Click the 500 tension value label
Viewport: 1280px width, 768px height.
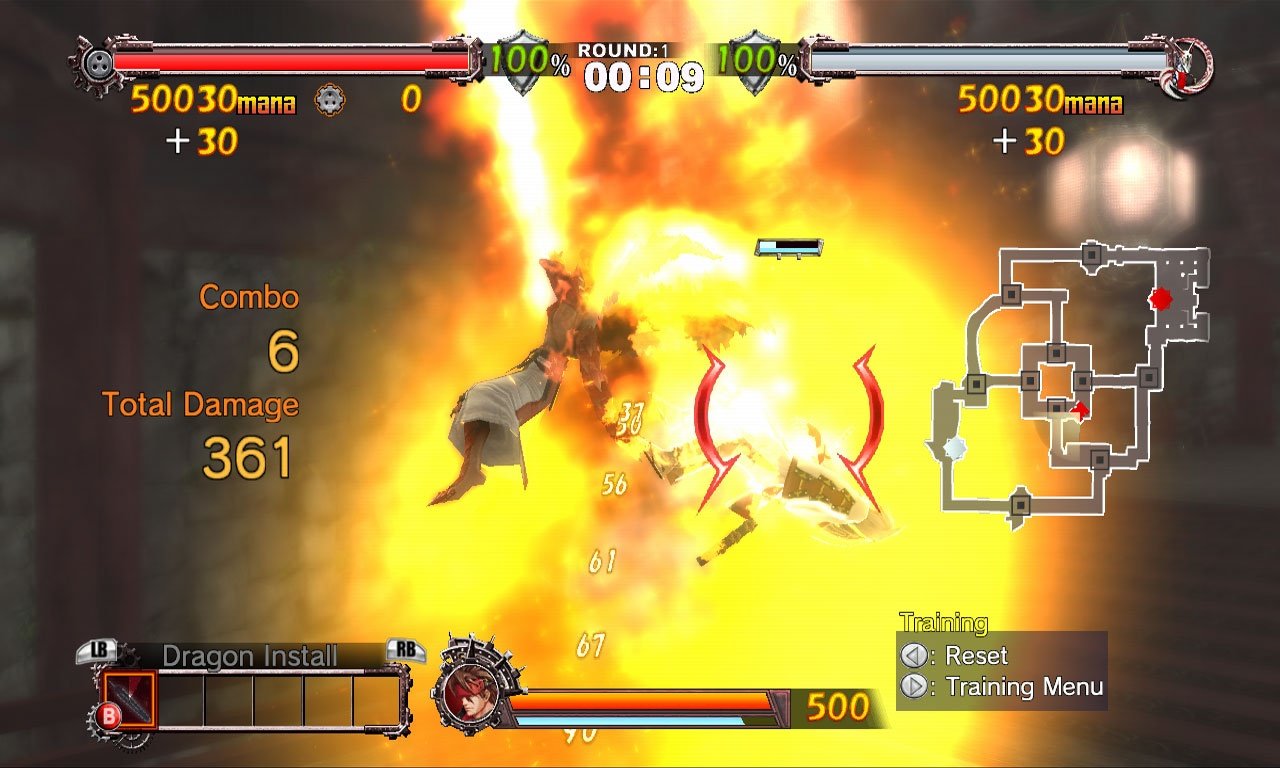840,707
